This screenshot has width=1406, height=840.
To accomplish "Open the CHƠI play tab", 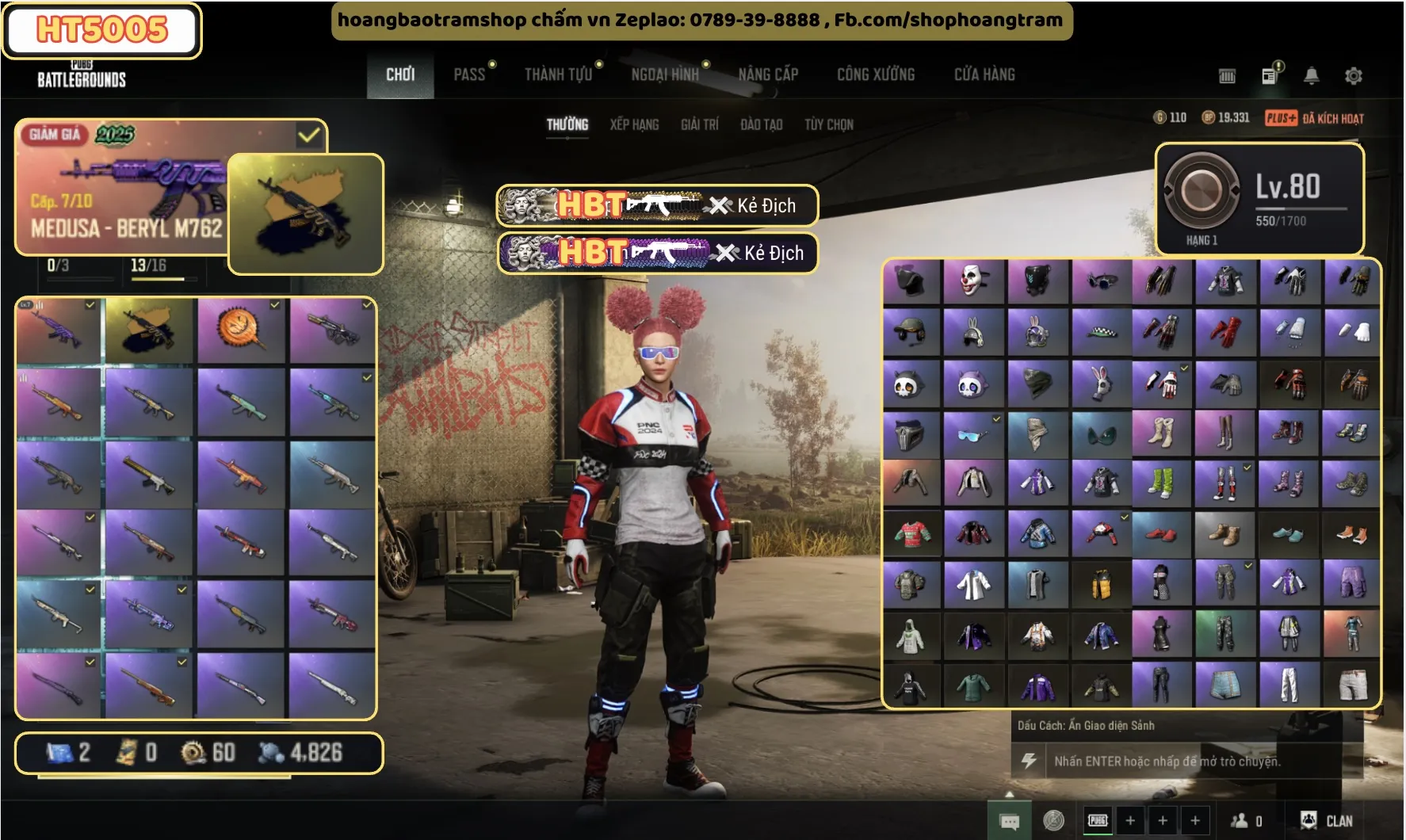I will [400, 75].
